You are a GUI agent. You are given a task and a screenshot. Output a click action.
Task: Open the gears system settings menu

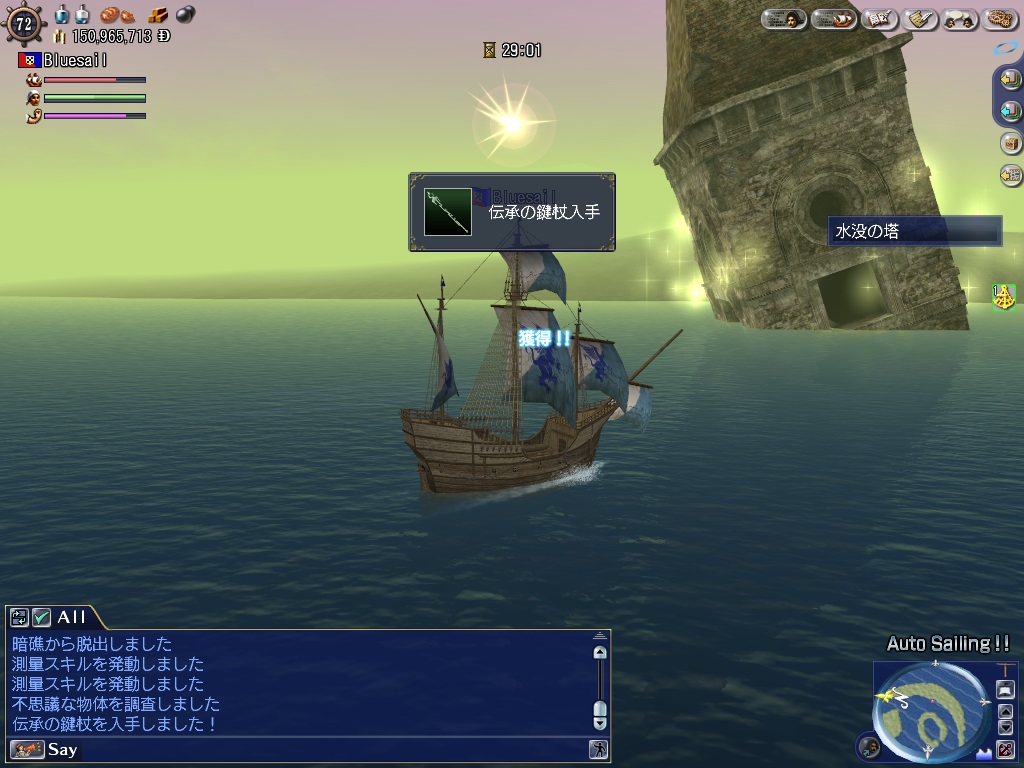tap(998, 19)
